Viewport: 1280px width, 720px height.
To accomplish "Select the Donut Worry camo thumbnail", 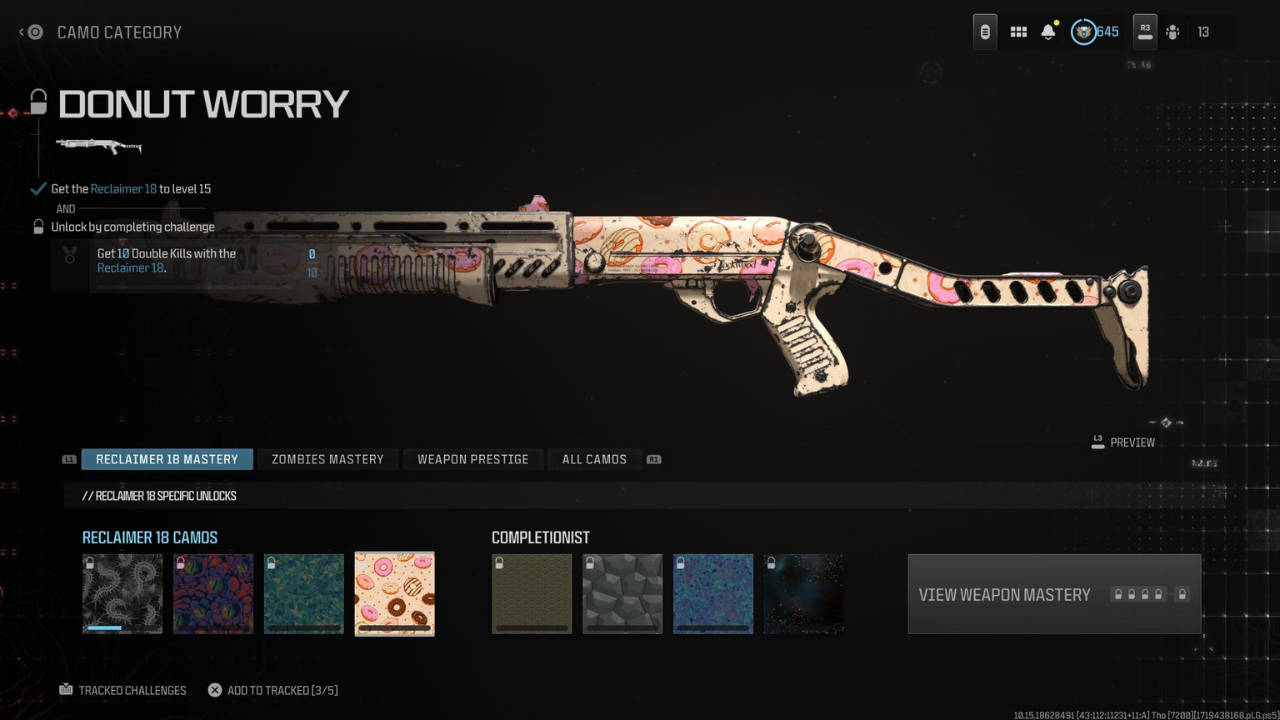I will coord(394,593).
